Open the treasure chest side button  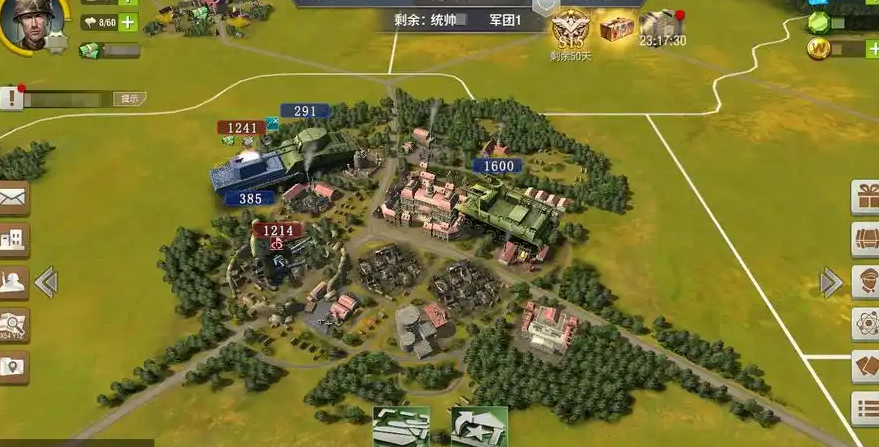point(866,240)
